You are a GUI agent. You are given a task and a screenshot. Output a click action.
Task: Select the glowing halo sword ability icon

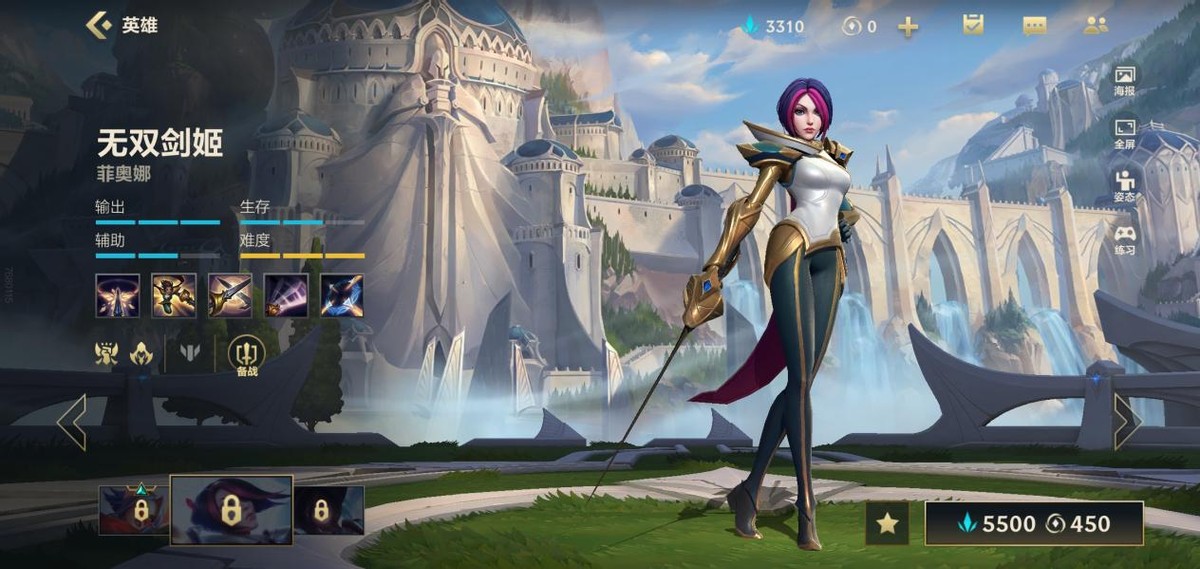[117, 296]
